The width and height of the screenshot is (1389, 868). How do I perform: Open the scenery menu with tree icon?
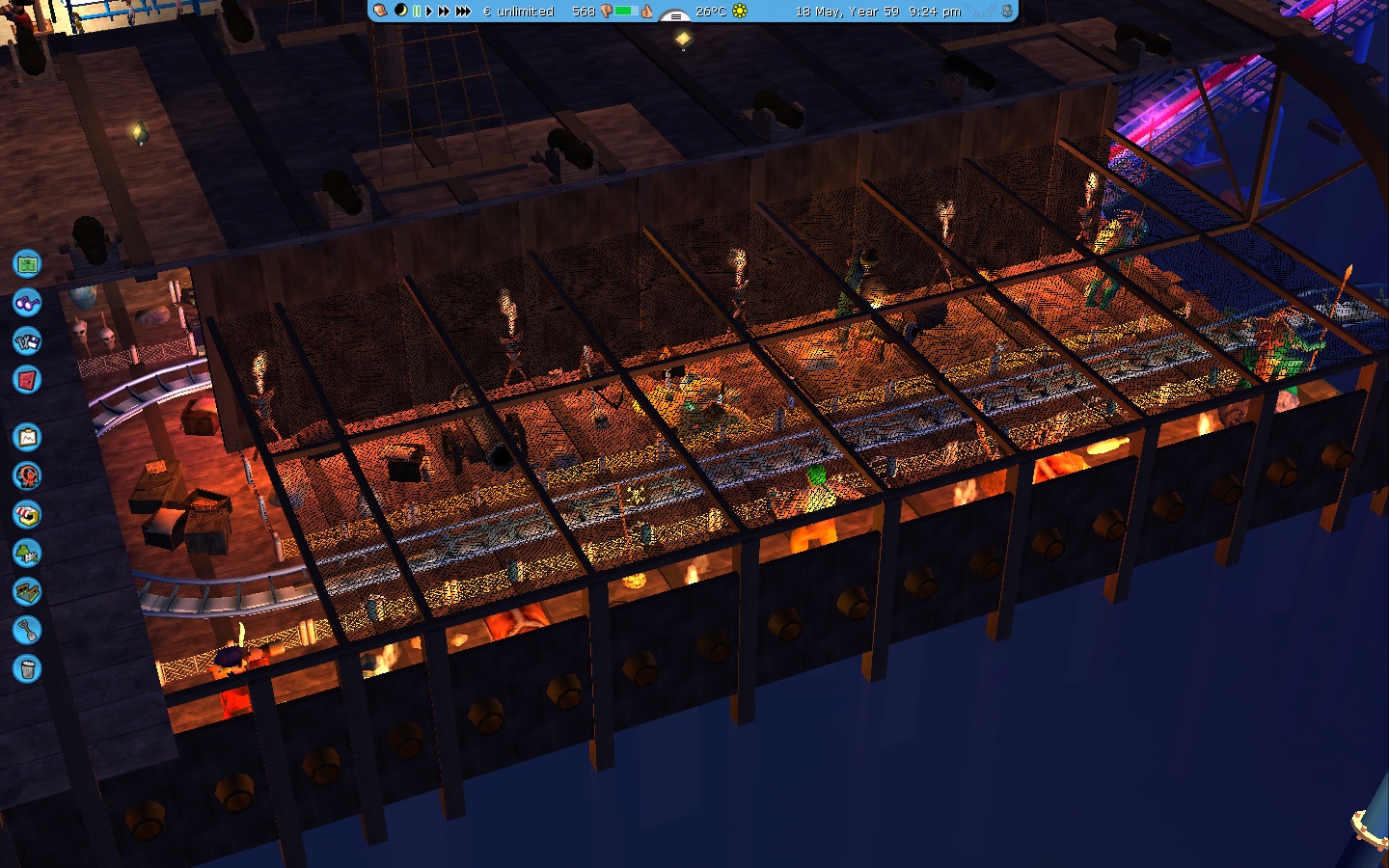[x=27, y=553]
